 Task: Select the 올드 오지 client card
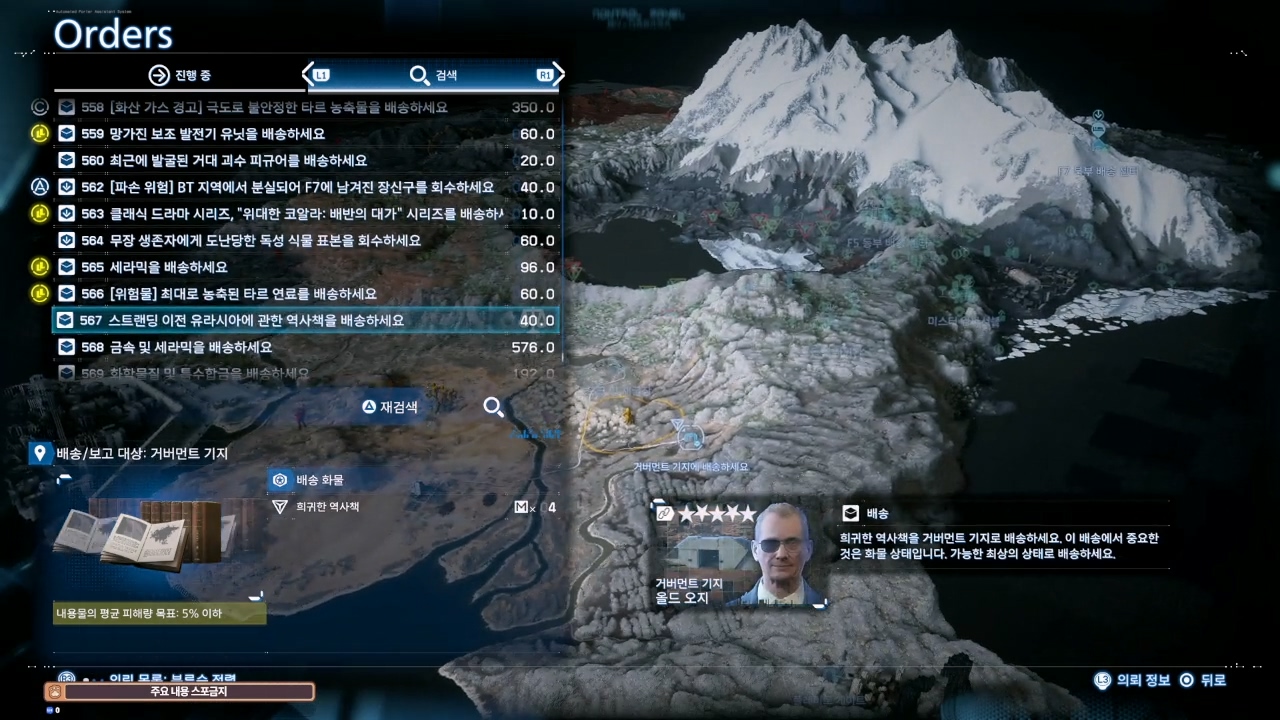pyautogui.click(x=738, y=555)
